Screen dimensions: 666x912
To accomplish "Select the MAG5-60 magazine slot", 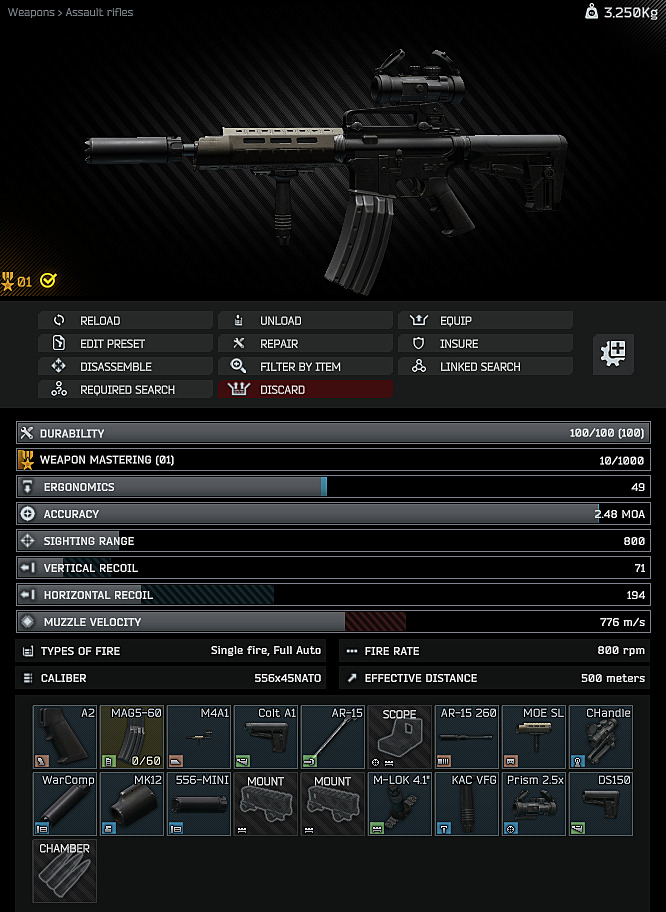I will [x=132, y=737].
